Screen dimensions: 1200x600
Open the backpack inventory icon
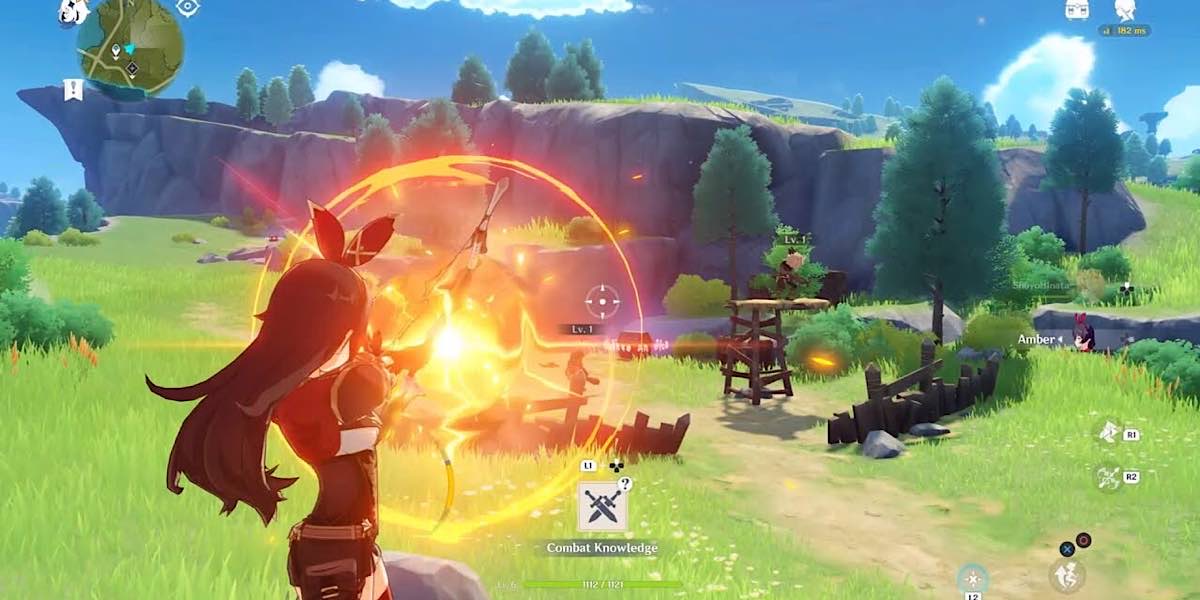(x=1077, y=10)
